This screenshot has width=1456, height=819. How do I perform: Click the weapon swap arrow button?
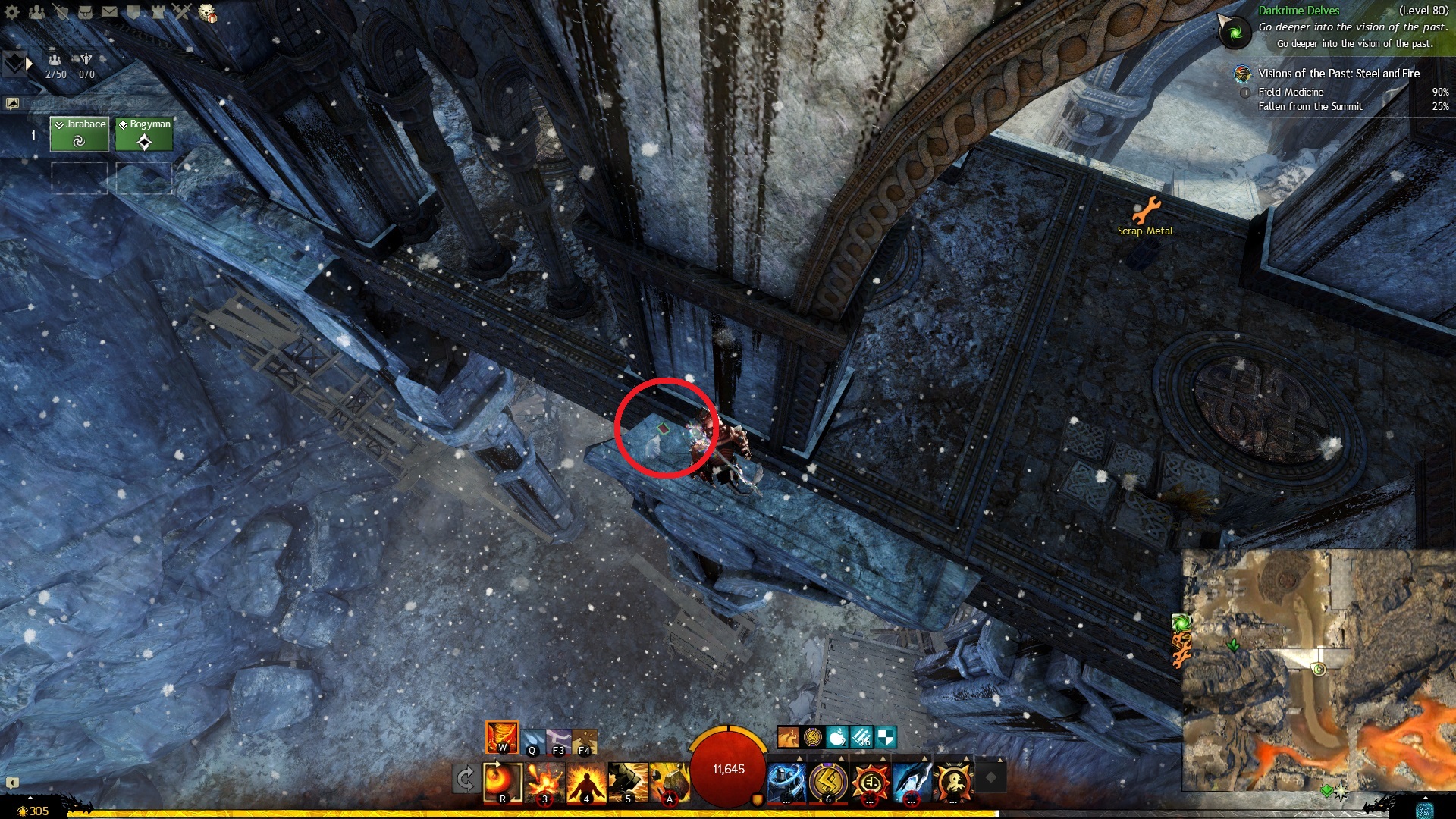(x=465, y=779)
